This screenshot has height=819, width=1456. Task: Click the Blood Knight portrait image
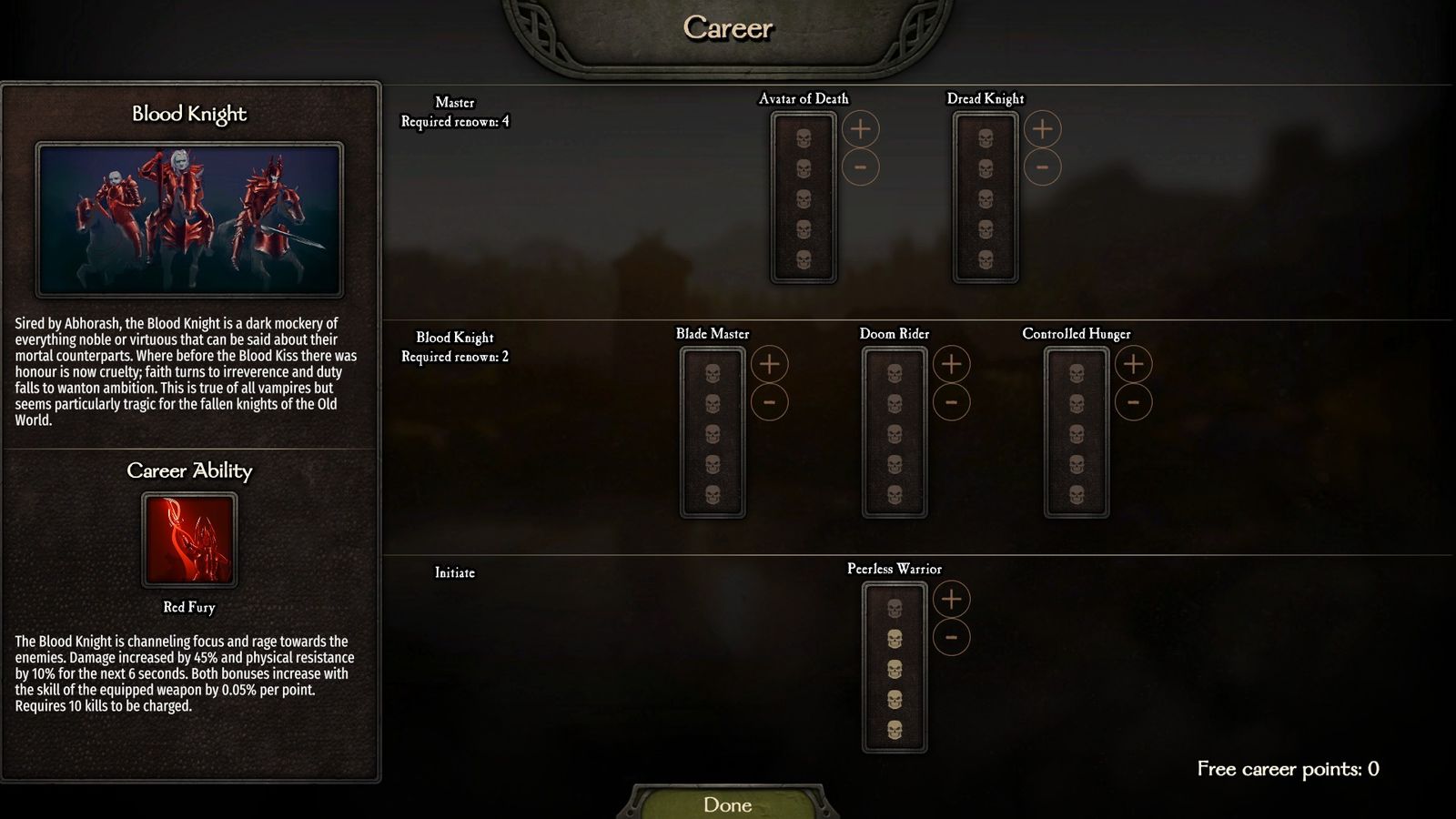pos(189,219)
